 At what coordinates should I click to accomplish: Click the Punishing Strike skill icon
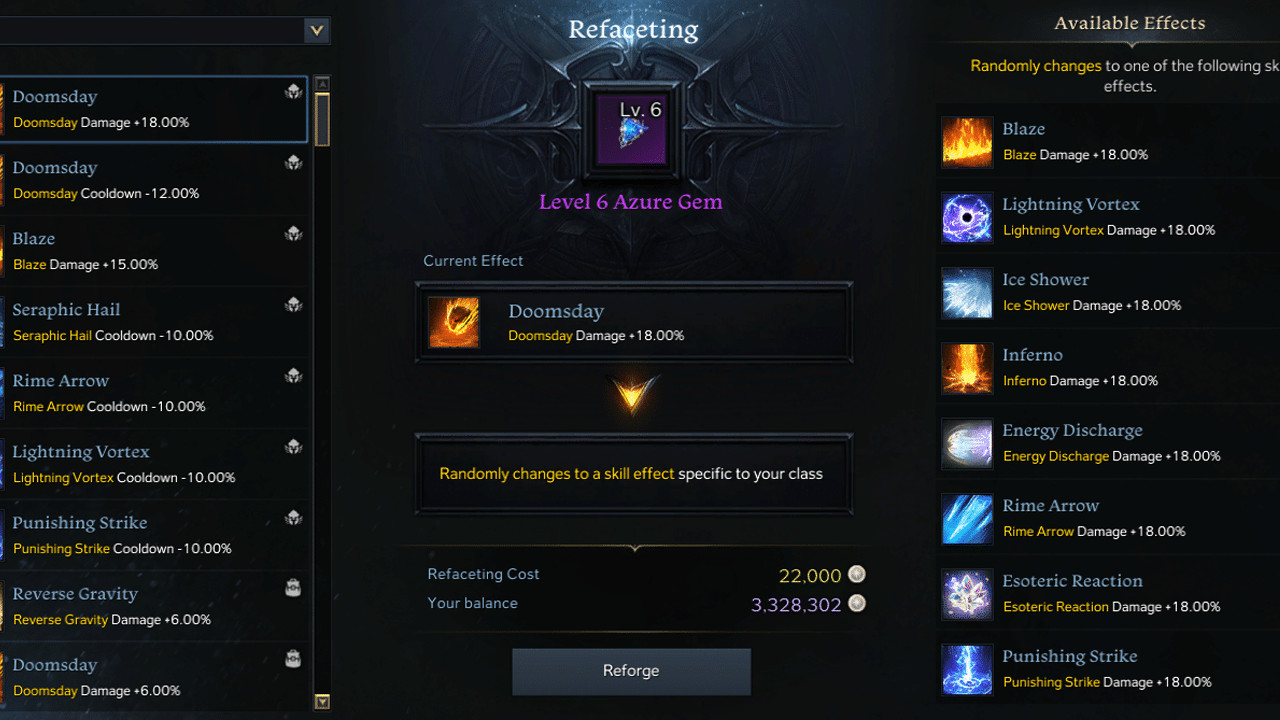point(966,669)
